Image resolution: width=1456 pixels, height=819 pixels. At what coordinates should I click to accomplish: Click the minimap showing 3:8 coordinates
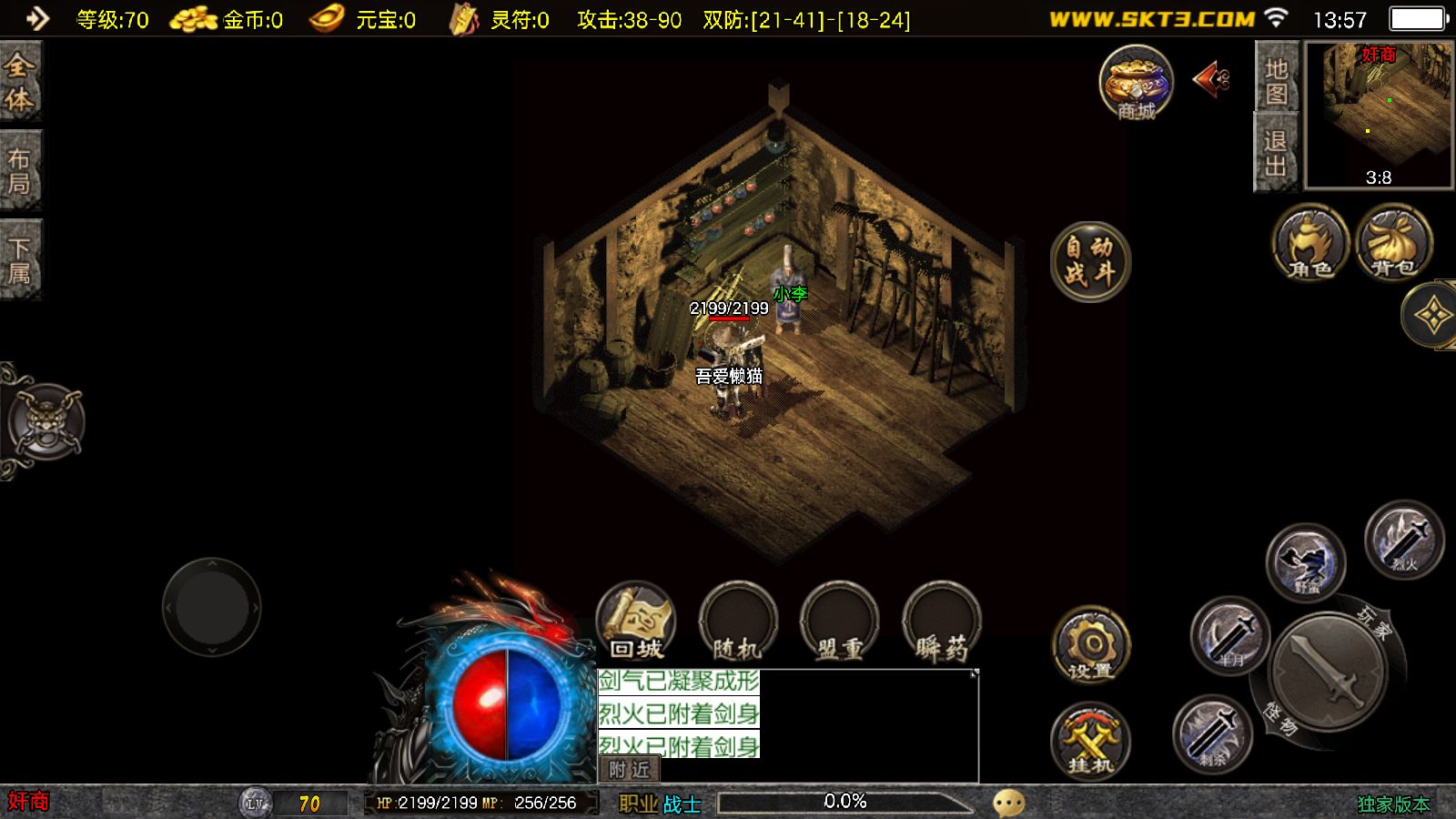coord(1377,114)
